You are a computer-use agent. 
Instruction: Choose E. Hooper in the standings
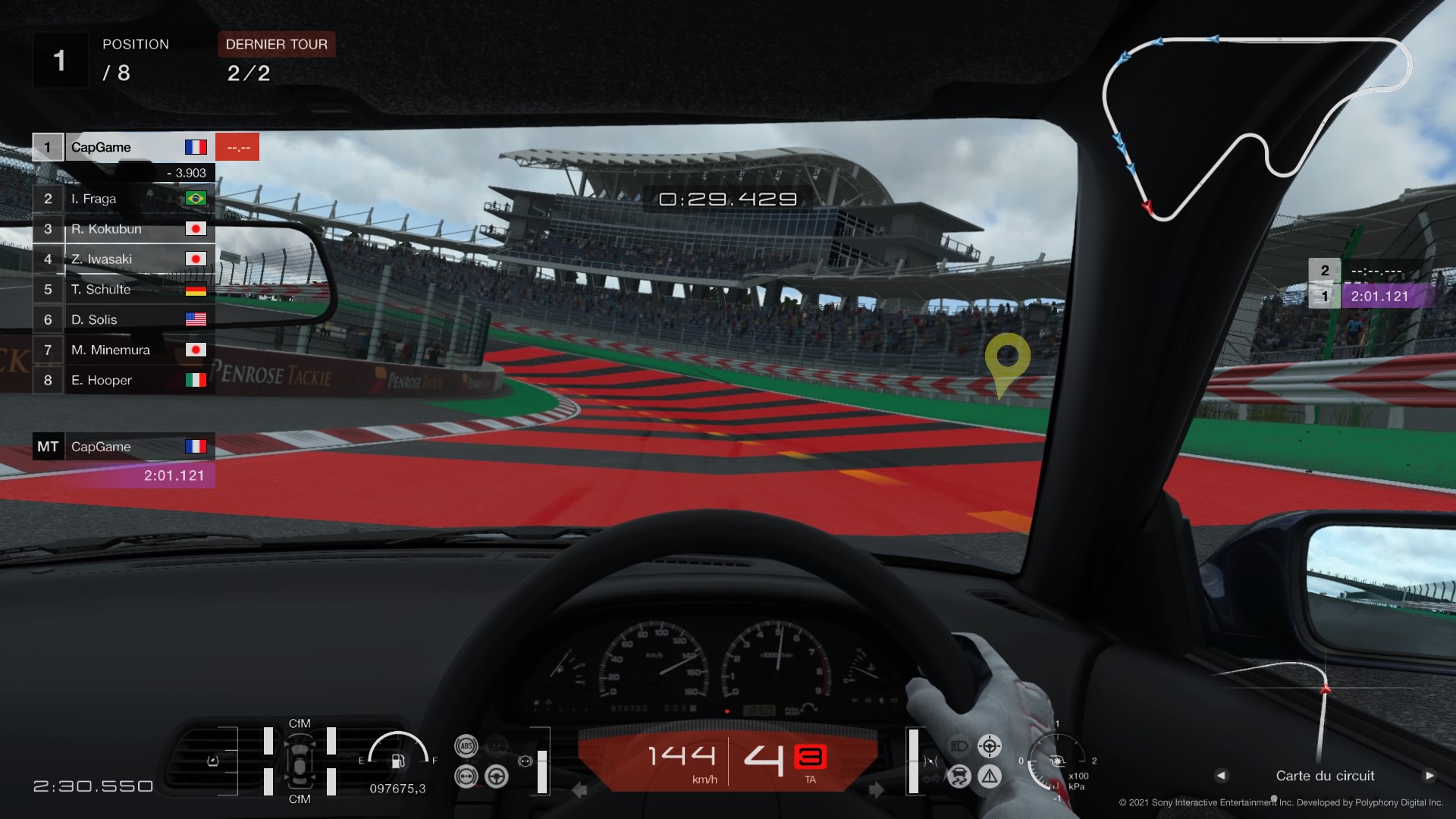pos(124,381)
